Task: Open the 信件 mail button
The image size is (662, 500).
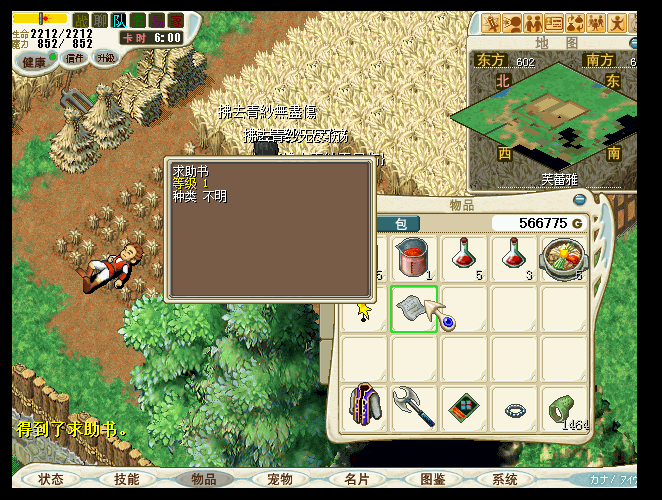Action: (75, 59)
